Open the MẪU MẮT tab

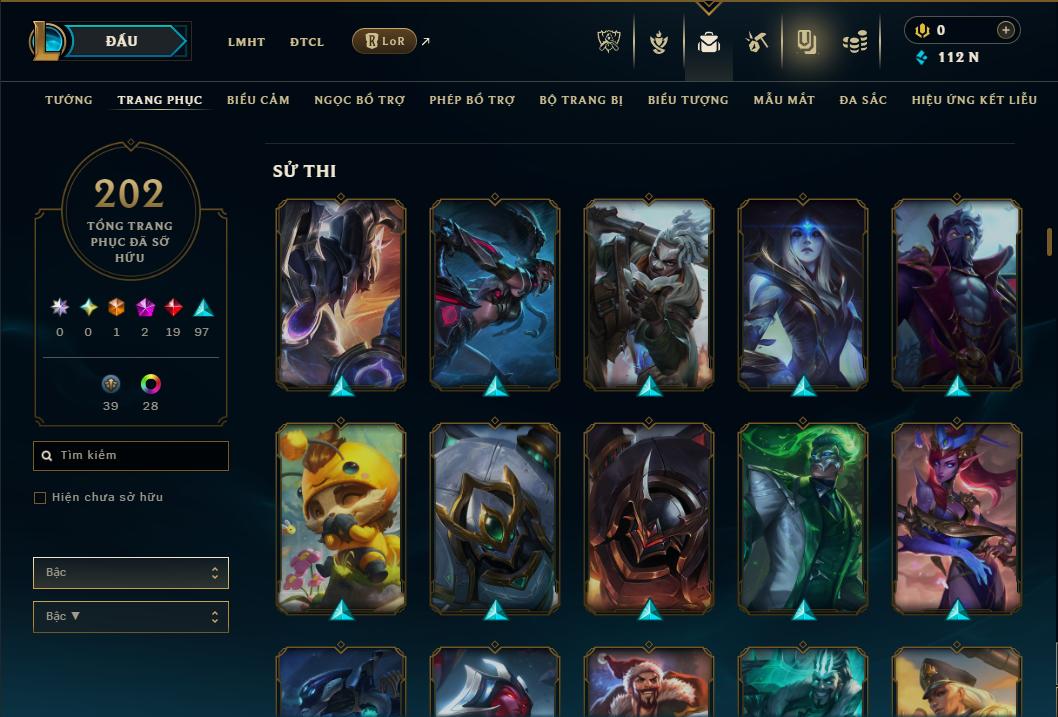point(784,100)
